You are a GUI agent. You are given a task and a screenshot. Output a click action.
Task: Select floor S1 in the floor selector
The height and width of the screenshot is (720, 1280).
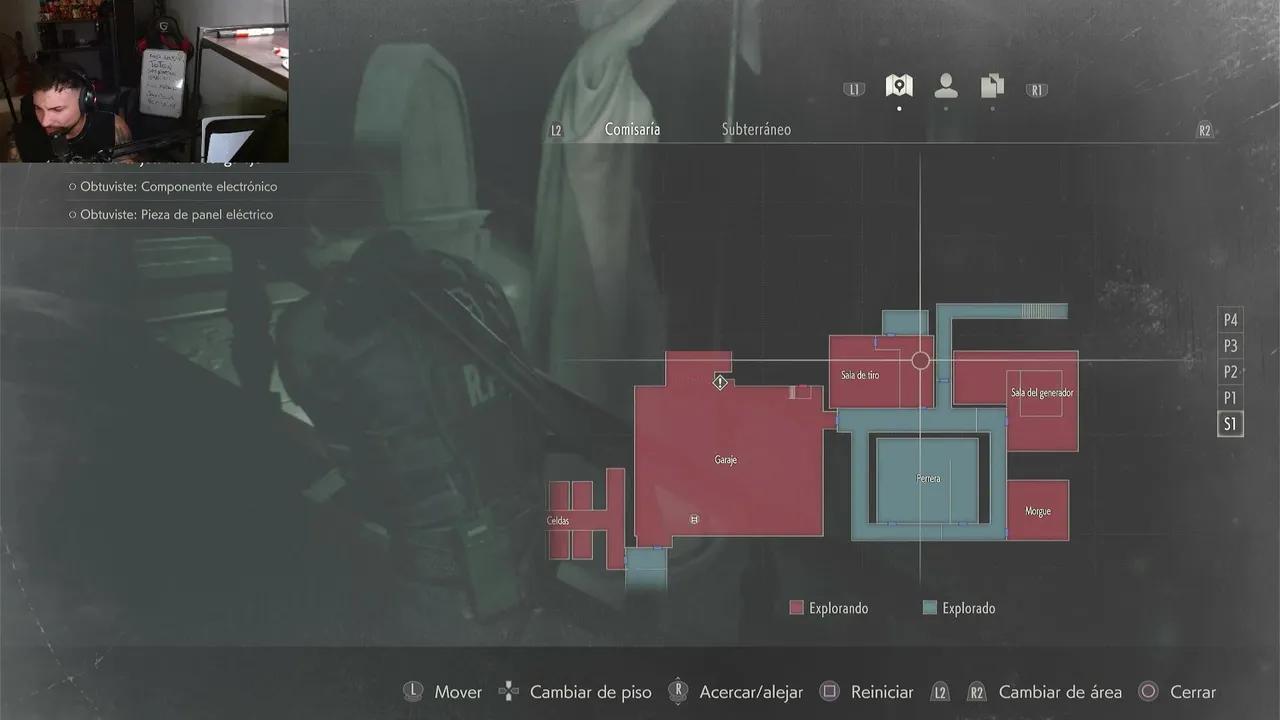tap(1230, 423)
